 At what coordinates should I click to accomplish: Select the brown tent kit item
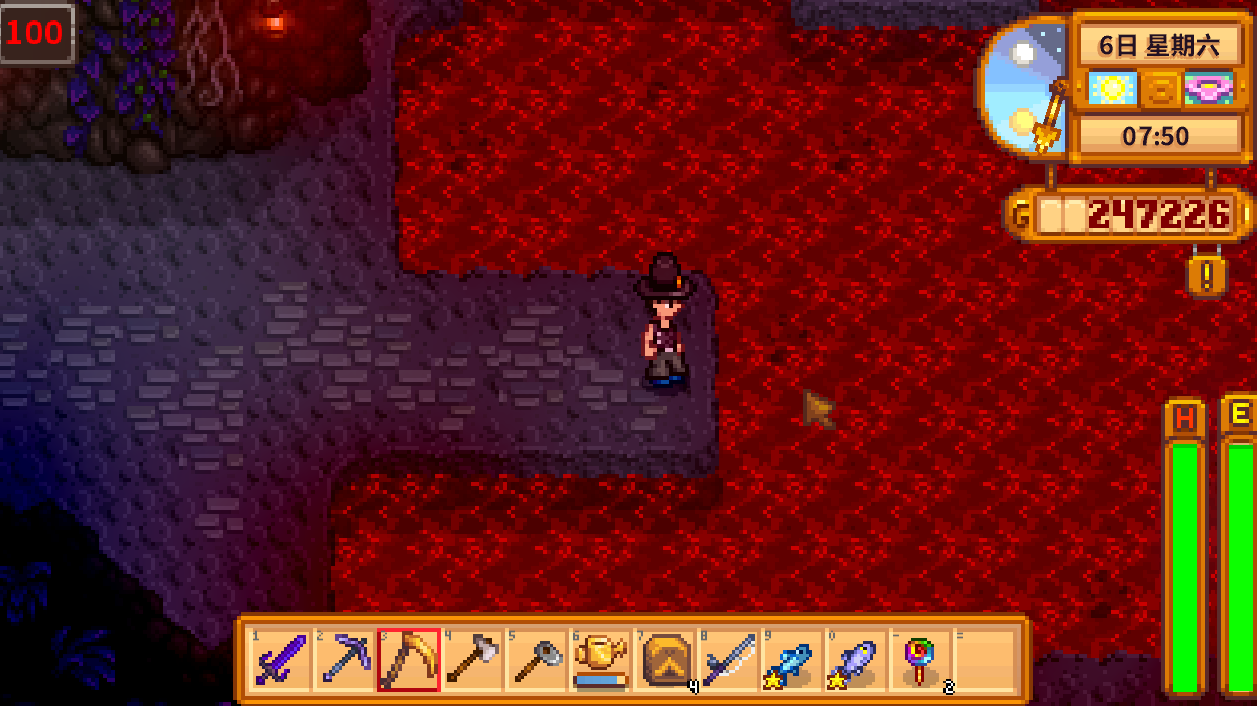tap(663, 660)
